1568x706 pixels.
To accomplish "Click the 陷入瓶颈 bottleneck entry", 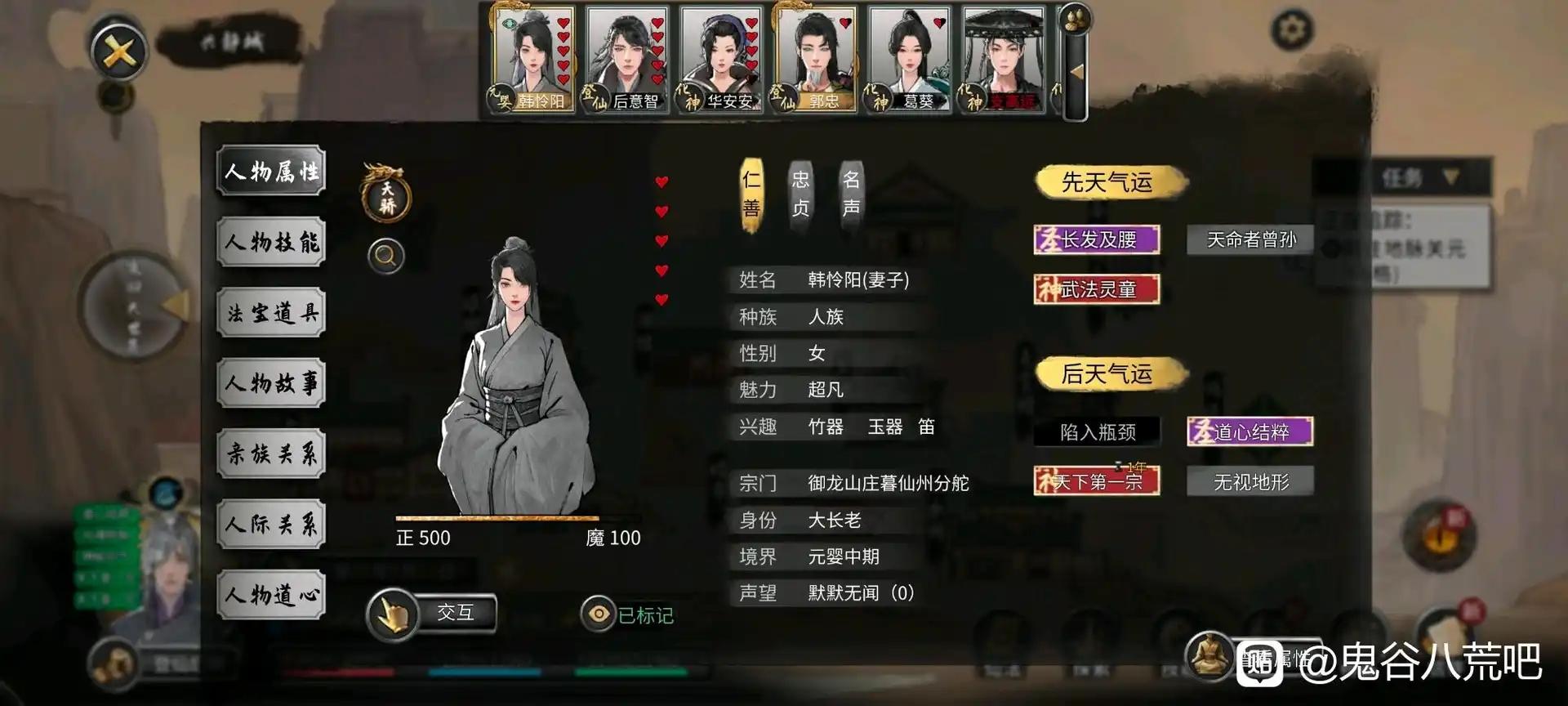I will tap(1097, 431).
